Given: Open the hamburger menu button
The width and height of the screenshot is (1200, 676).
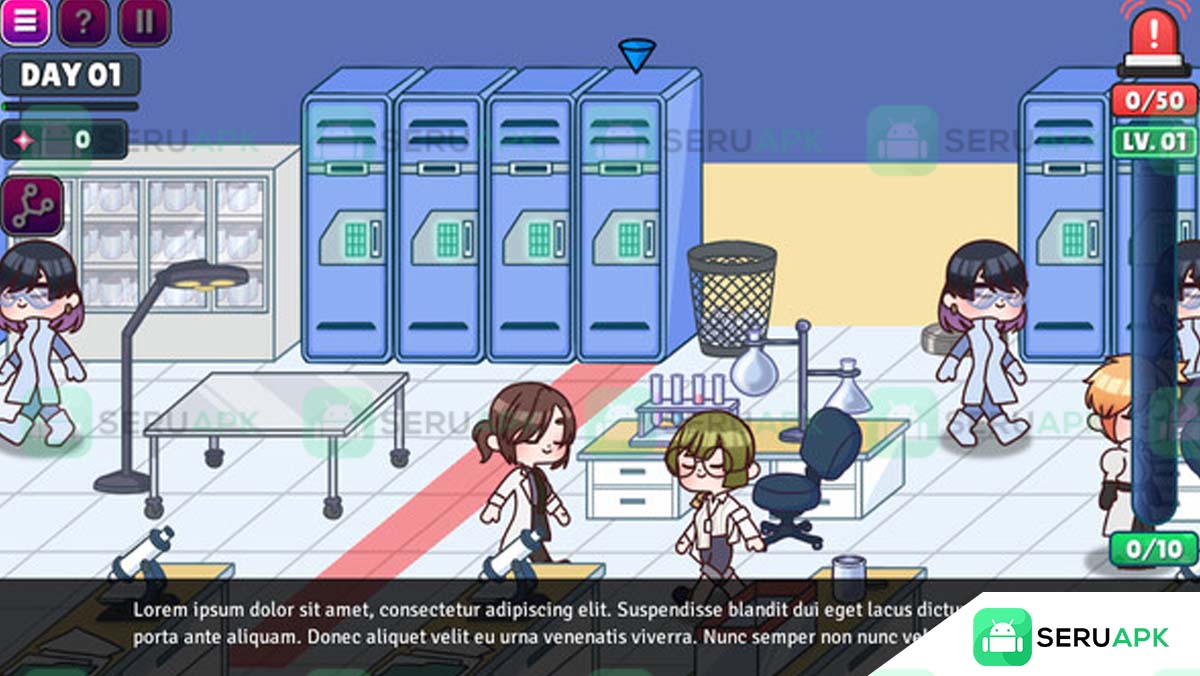Looking at the screenshot, I should click(25, 21).
